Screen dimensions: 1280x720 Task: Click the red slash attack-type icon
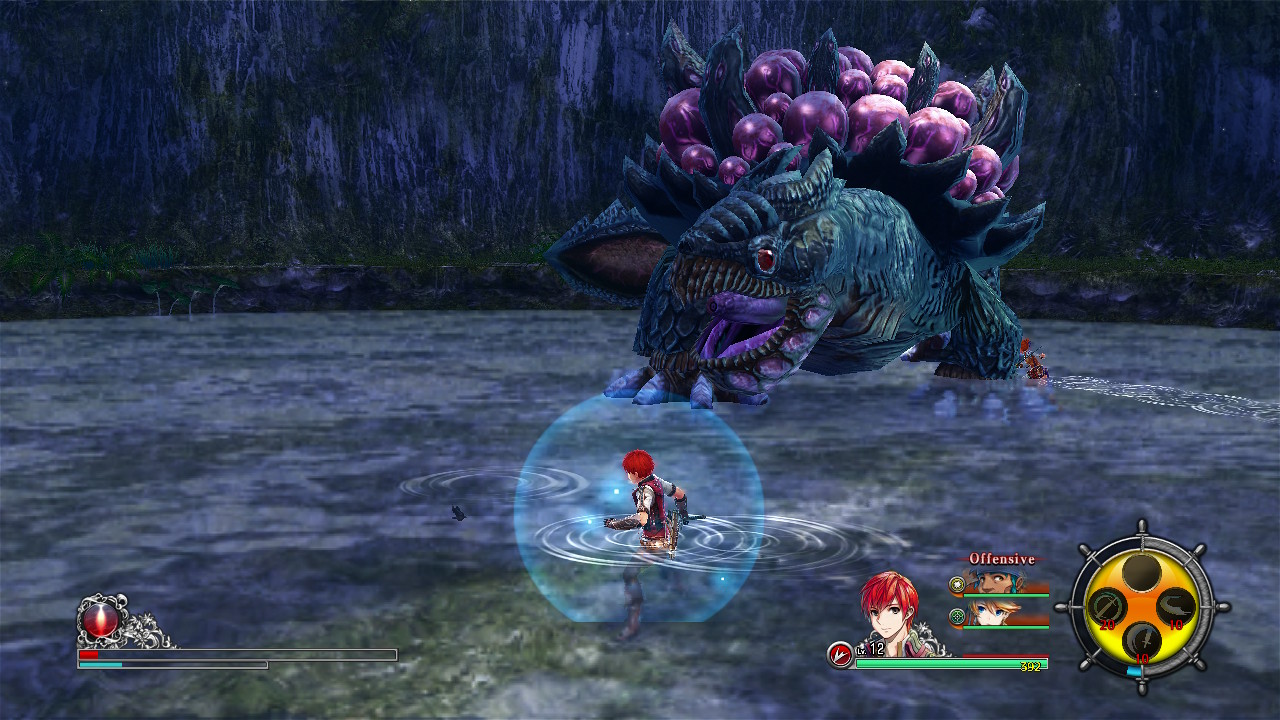[841, 655]
